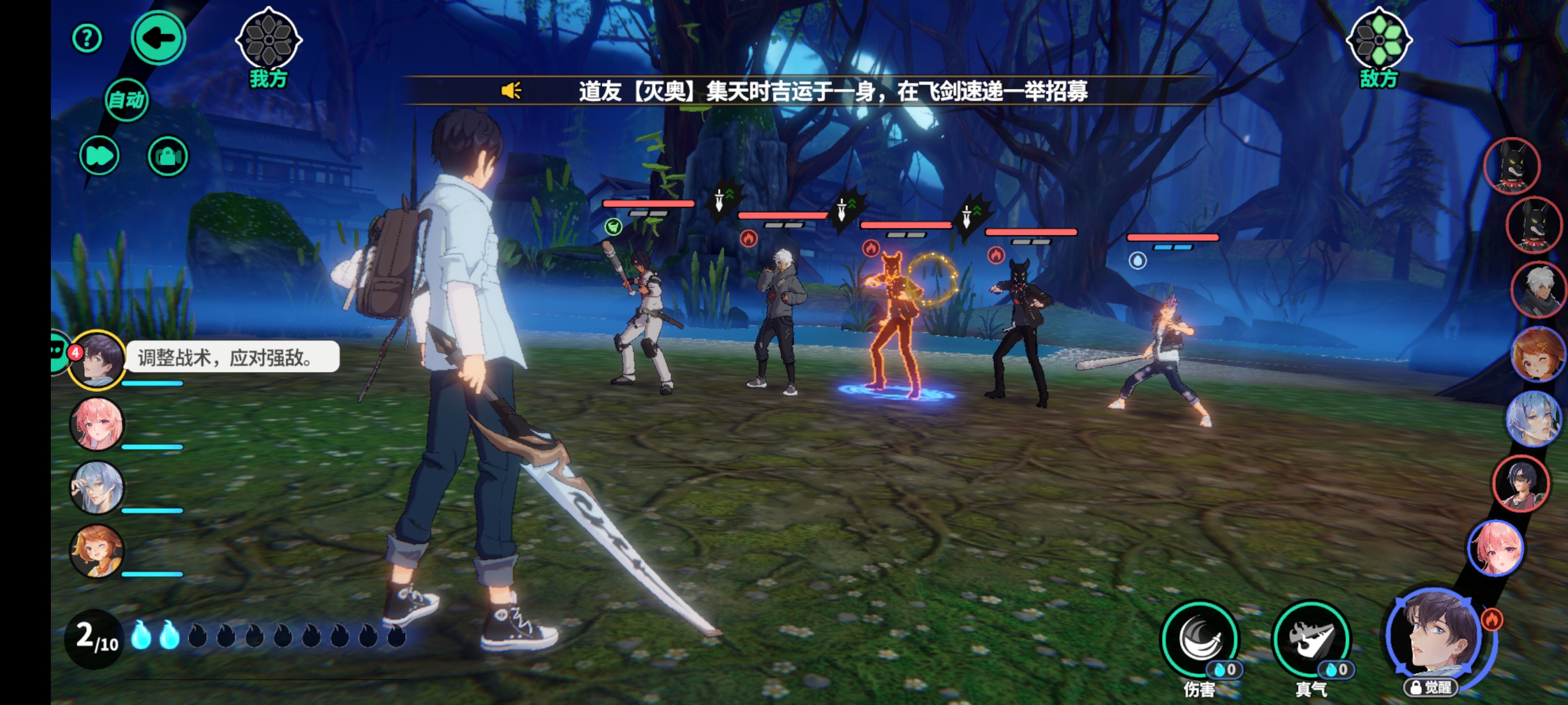Select the orange-haired ally portrait on the left
The height and width of the screenshot is (705, 1568).
click(x=97, y=551)
